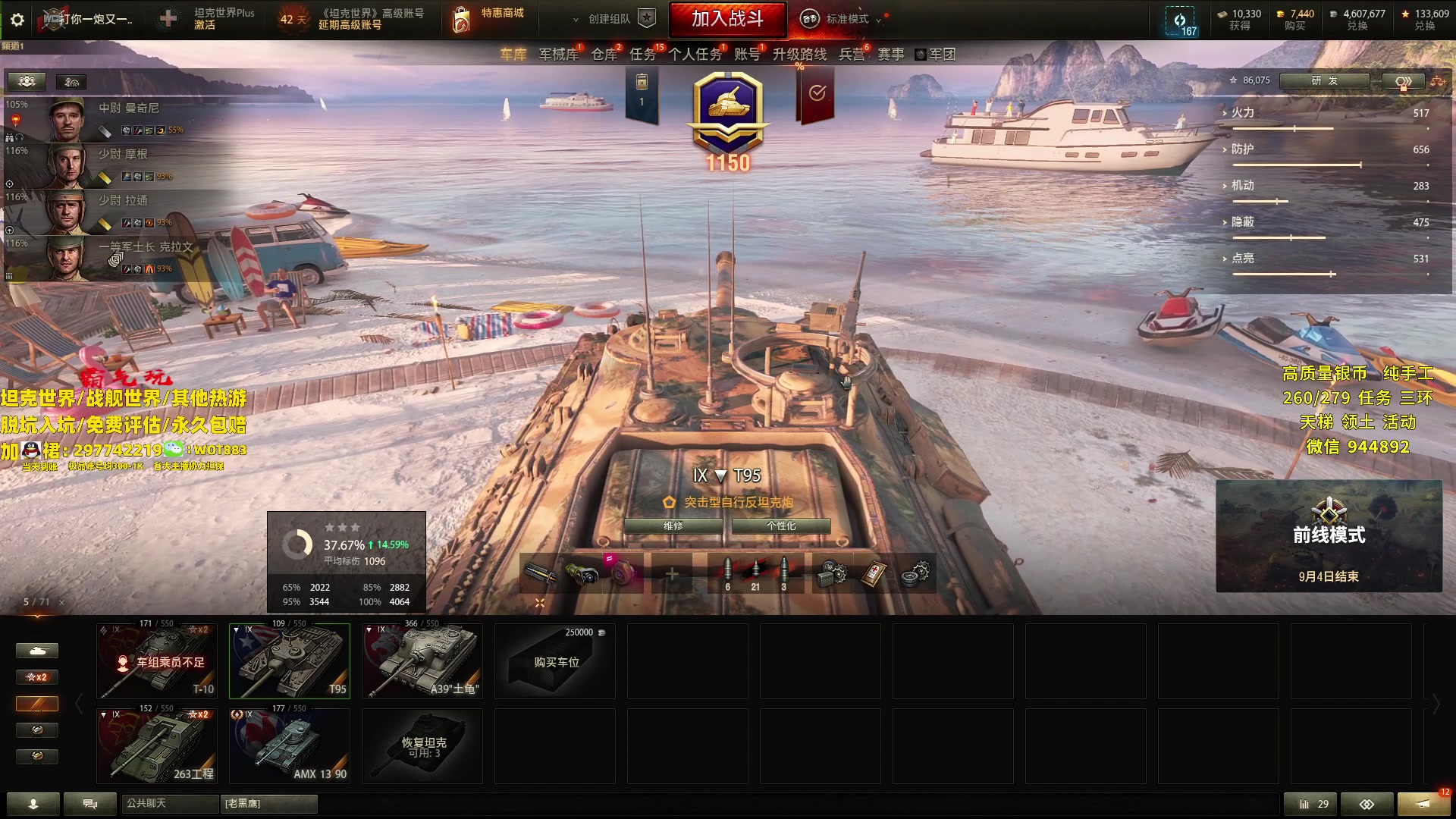1456x819 pixels.
Task: Switch to the 军械库 tab
Action: click(x=558, y=55)
